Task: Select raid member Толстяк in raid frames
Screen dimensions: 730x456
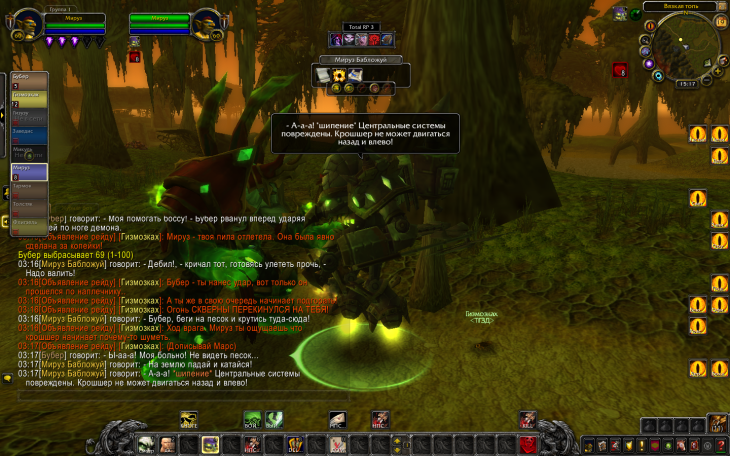Action: coord(28,204)
